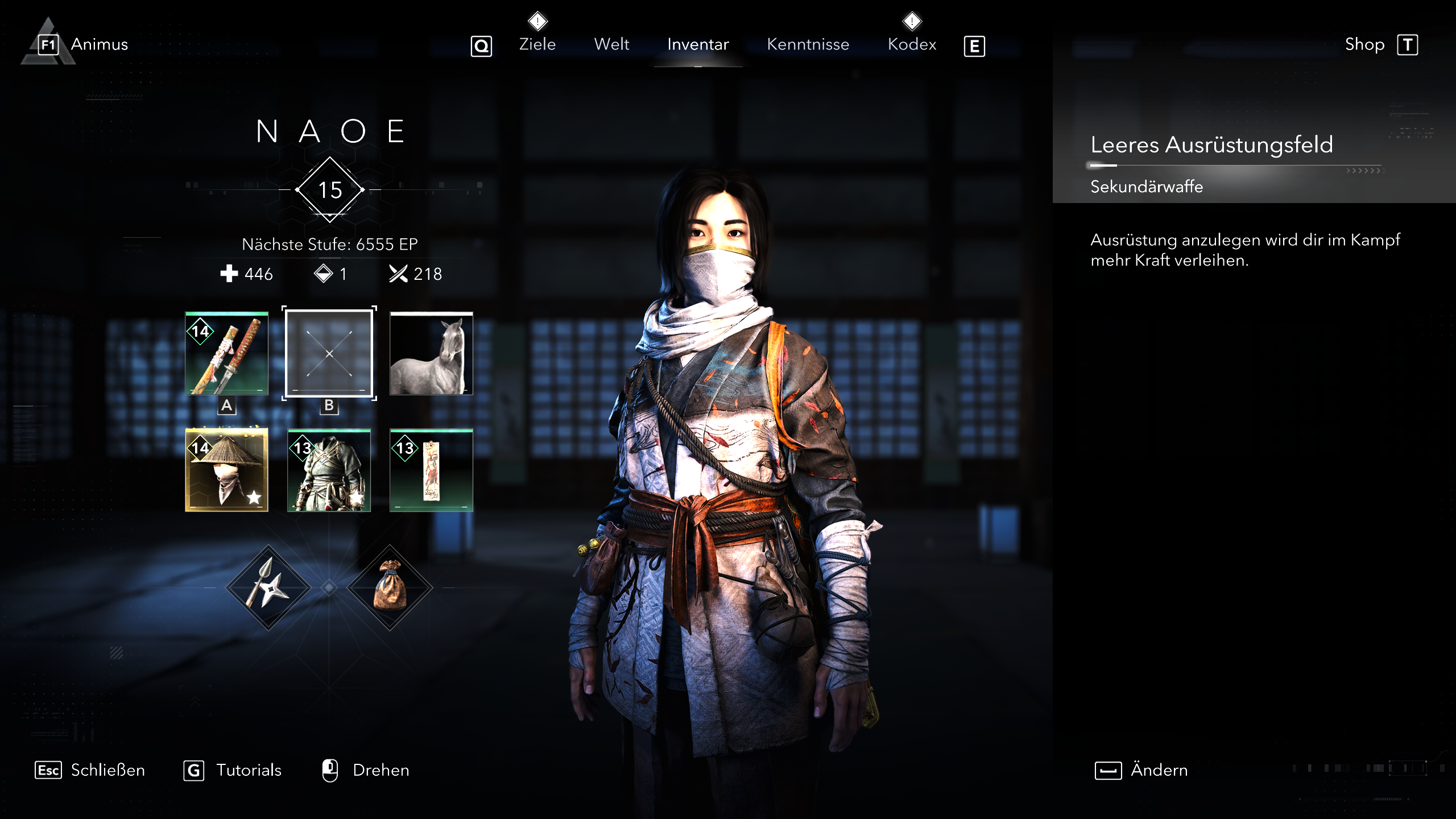Screen dimensions: 1456x819
Task: Open the horse equipment slot
Action: [431, 354]
